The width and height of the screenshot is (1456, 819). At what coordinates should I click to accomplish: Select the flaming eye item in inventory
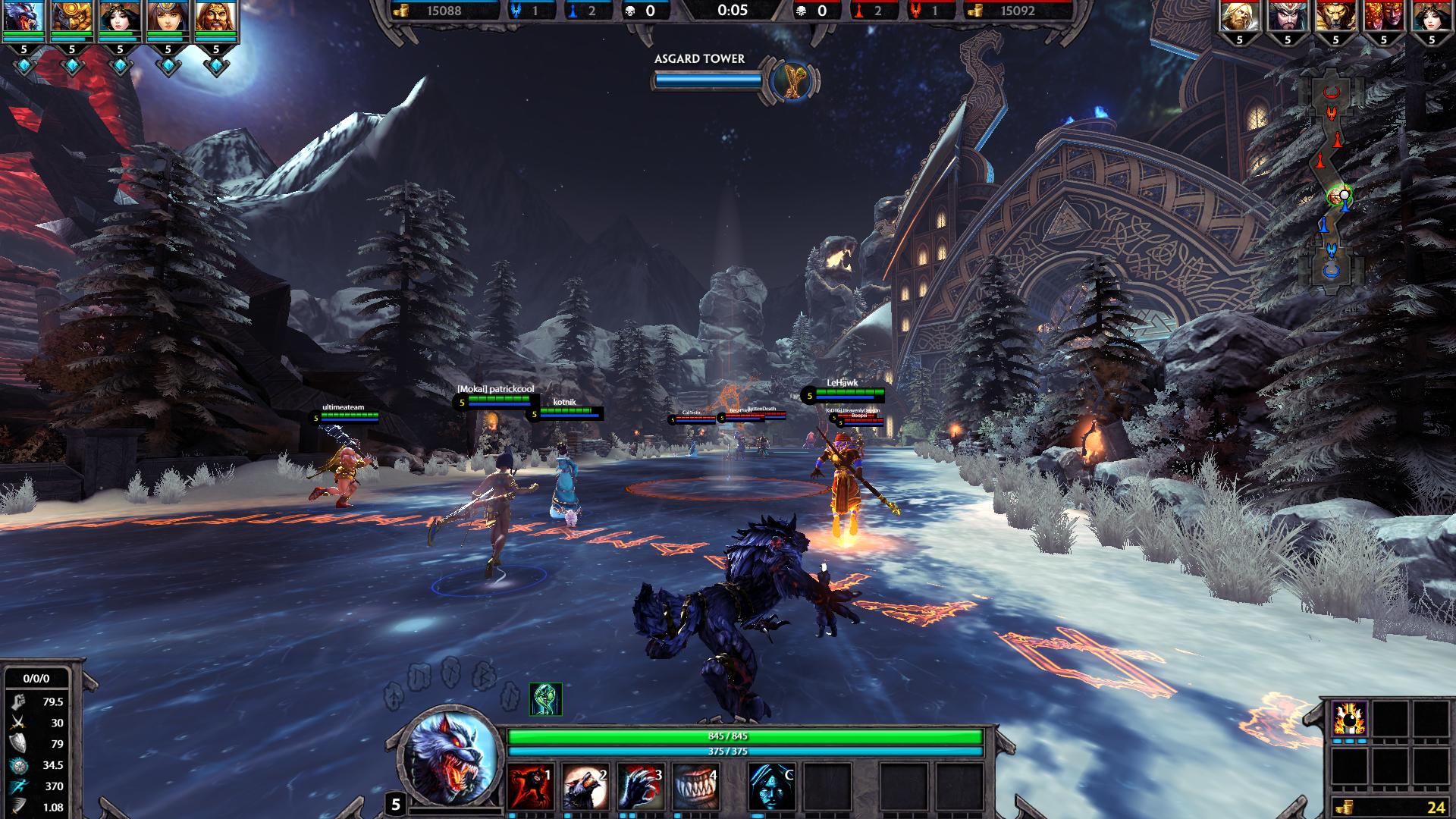[x=1349, y=718]
